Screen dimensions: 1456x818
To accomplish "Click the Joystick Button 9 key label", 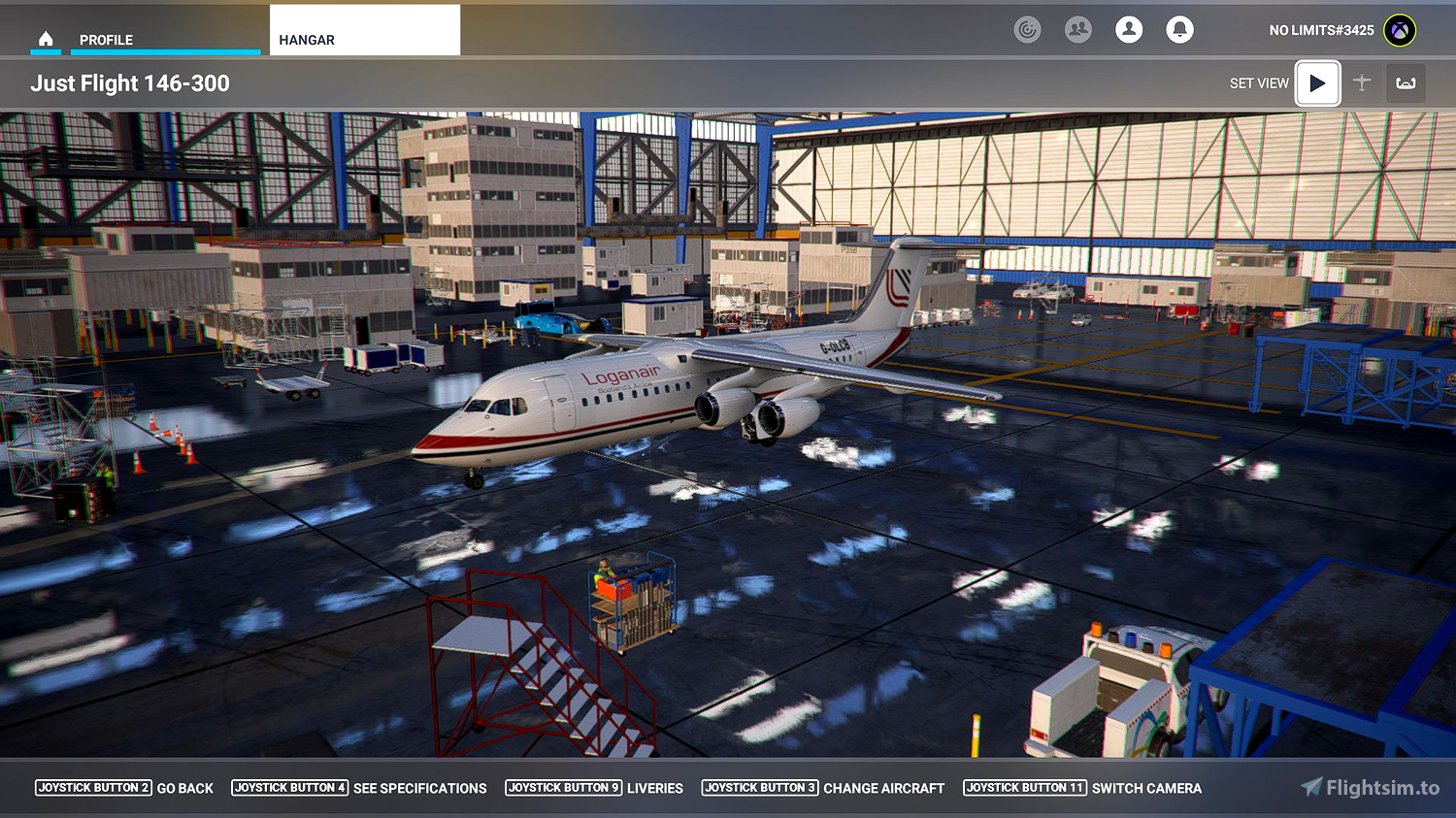I will tap(564, 788).
